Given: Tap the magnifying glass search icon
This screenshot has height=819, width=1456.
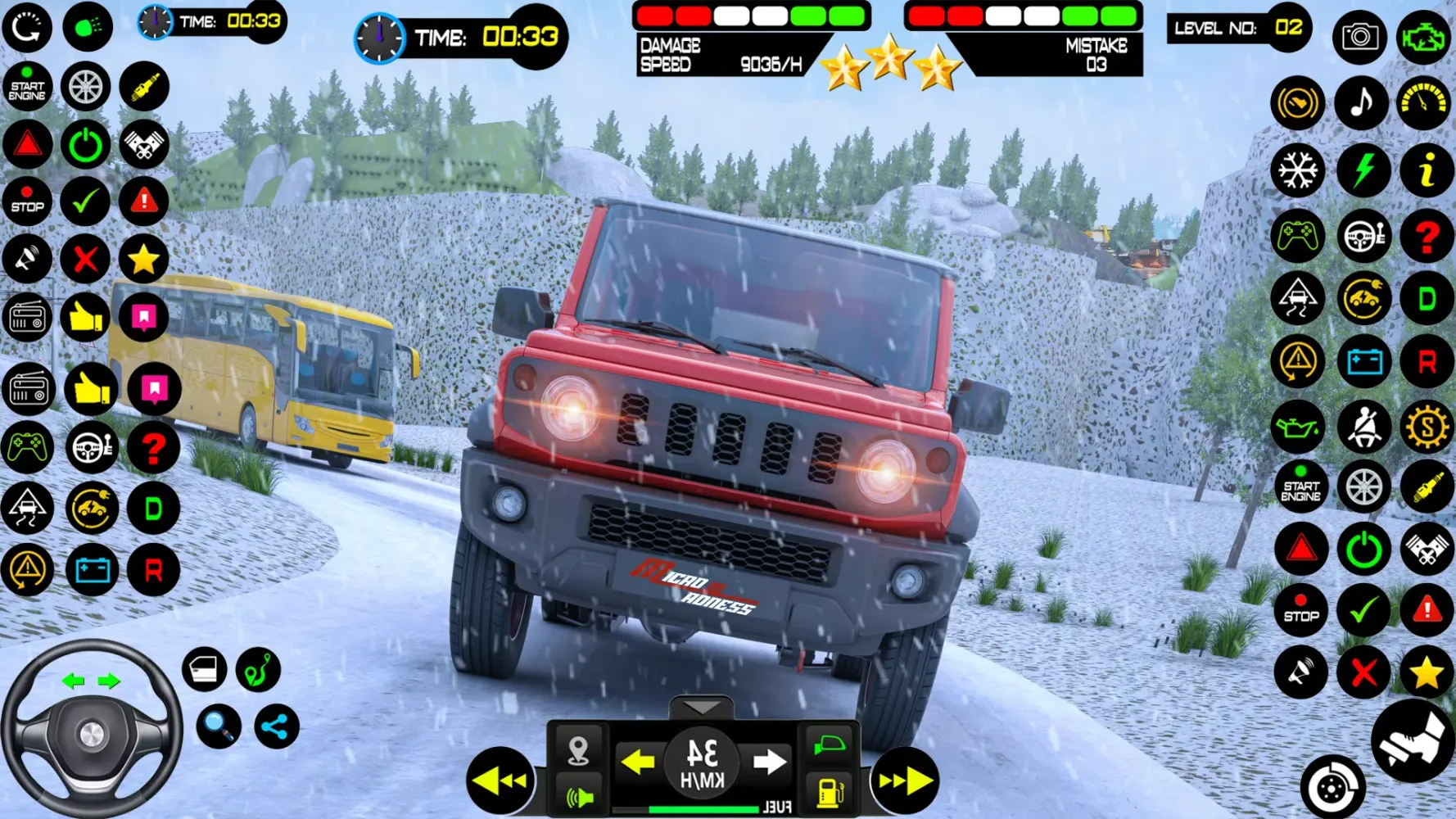Looking at the screenshot, I should coord(219,726).
